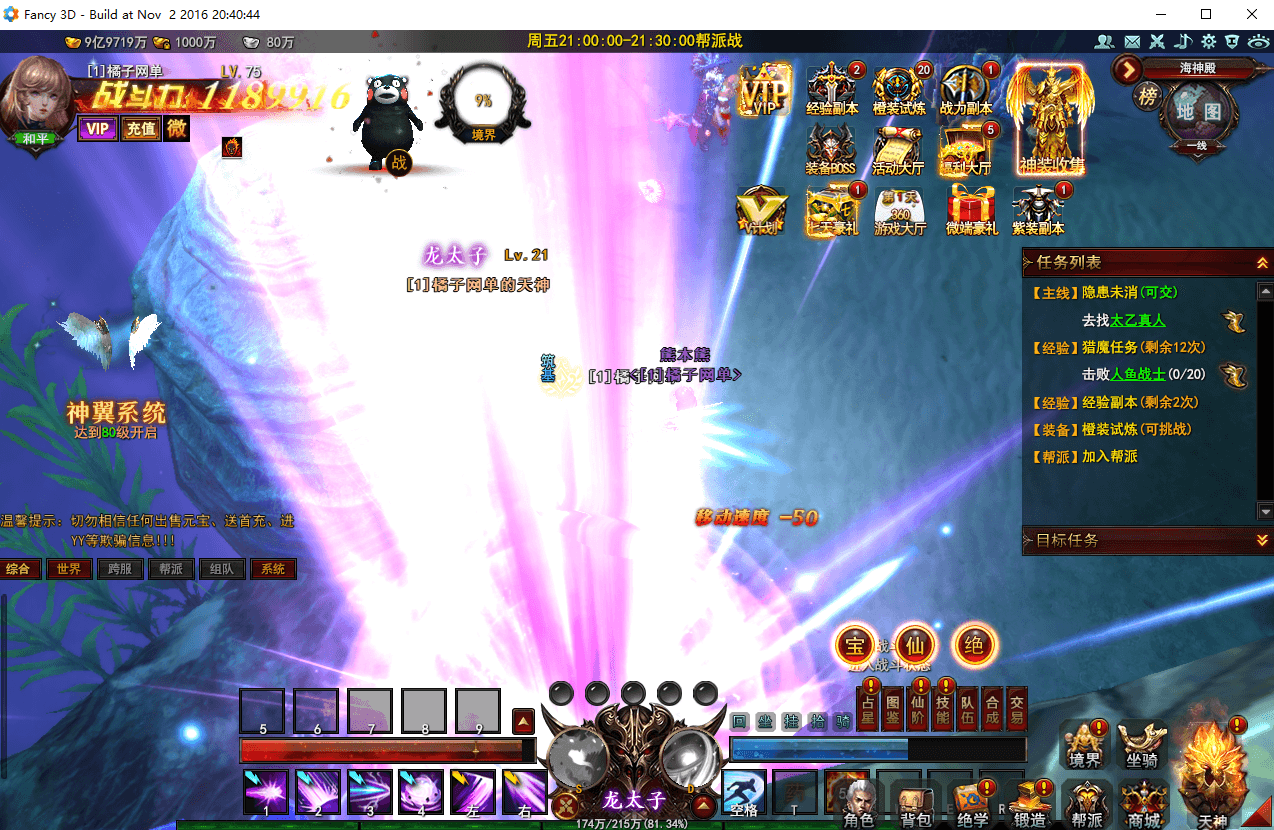Image resolution: width=1274 pixels, height=830 pixels.
Task: Open the 活动大厅 scroll icon
Action: [x=897, y=150]
